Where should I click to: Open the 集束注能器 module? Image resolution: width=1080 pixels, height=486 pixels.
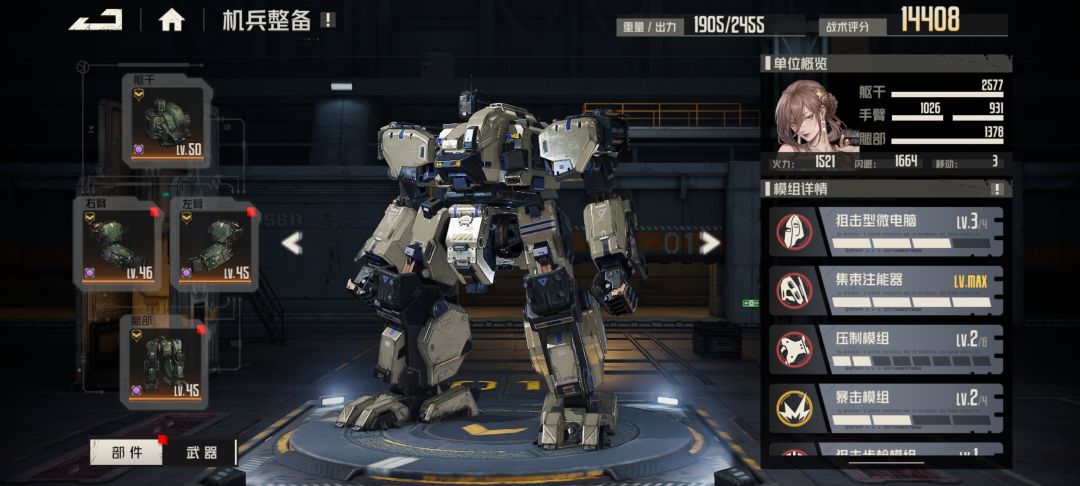click(x=885, y=289)
